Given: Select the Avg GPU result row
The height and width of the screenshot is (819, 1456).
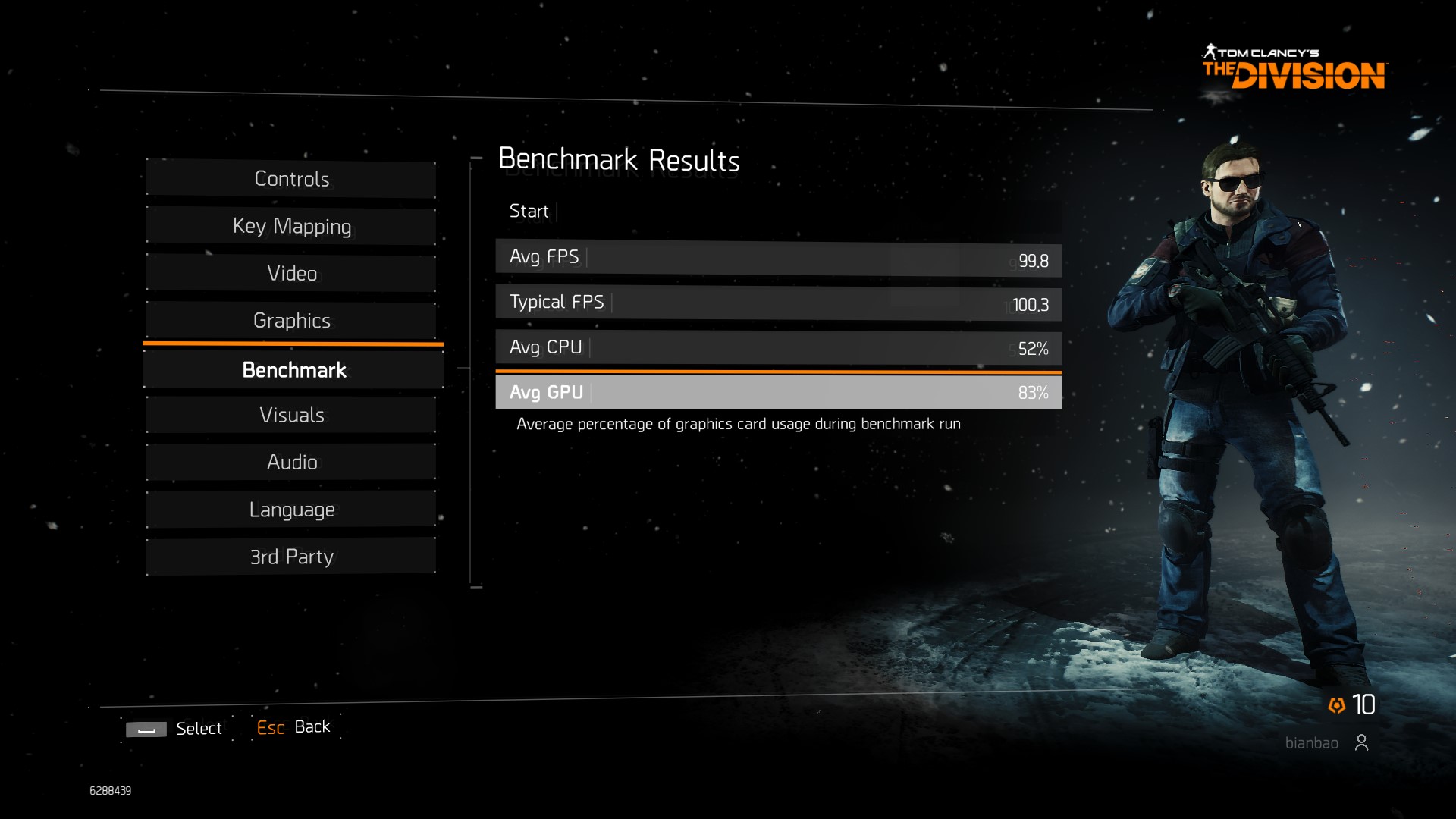Looking at the screenshot, I should [x=778, y=392].
